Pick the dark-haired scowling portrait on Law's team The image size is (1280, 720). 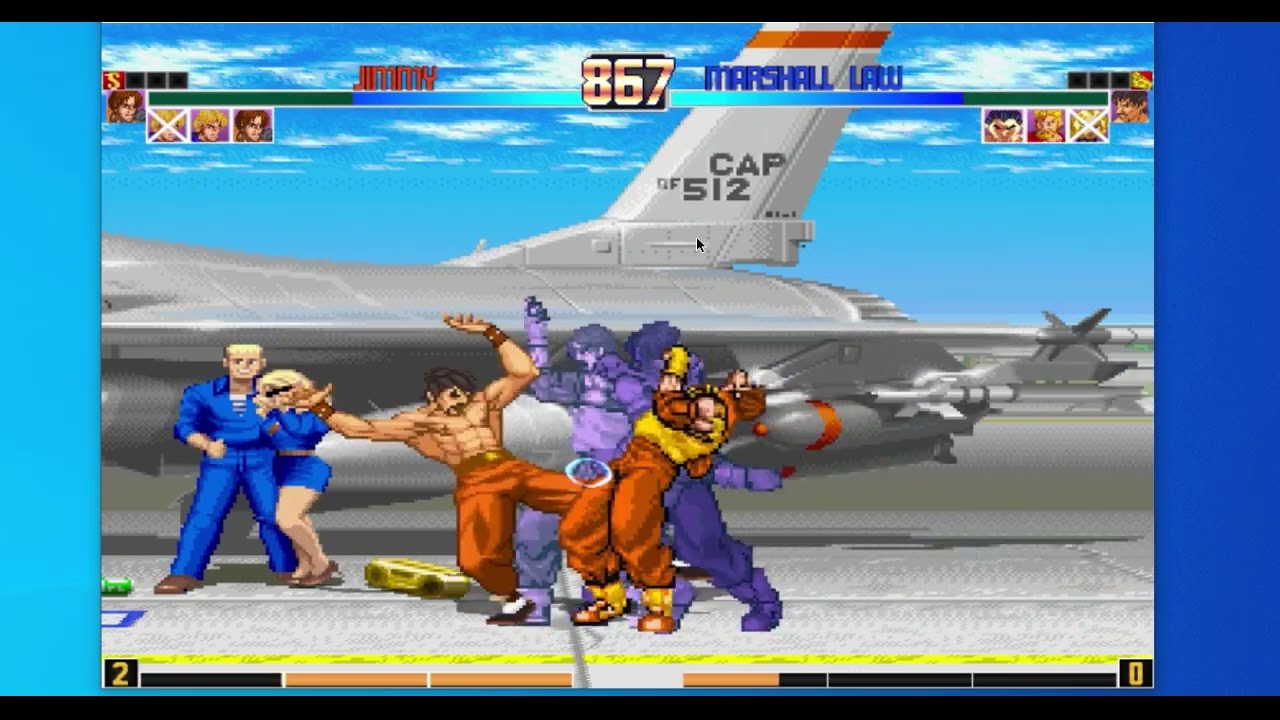[x=1003, y=125]
